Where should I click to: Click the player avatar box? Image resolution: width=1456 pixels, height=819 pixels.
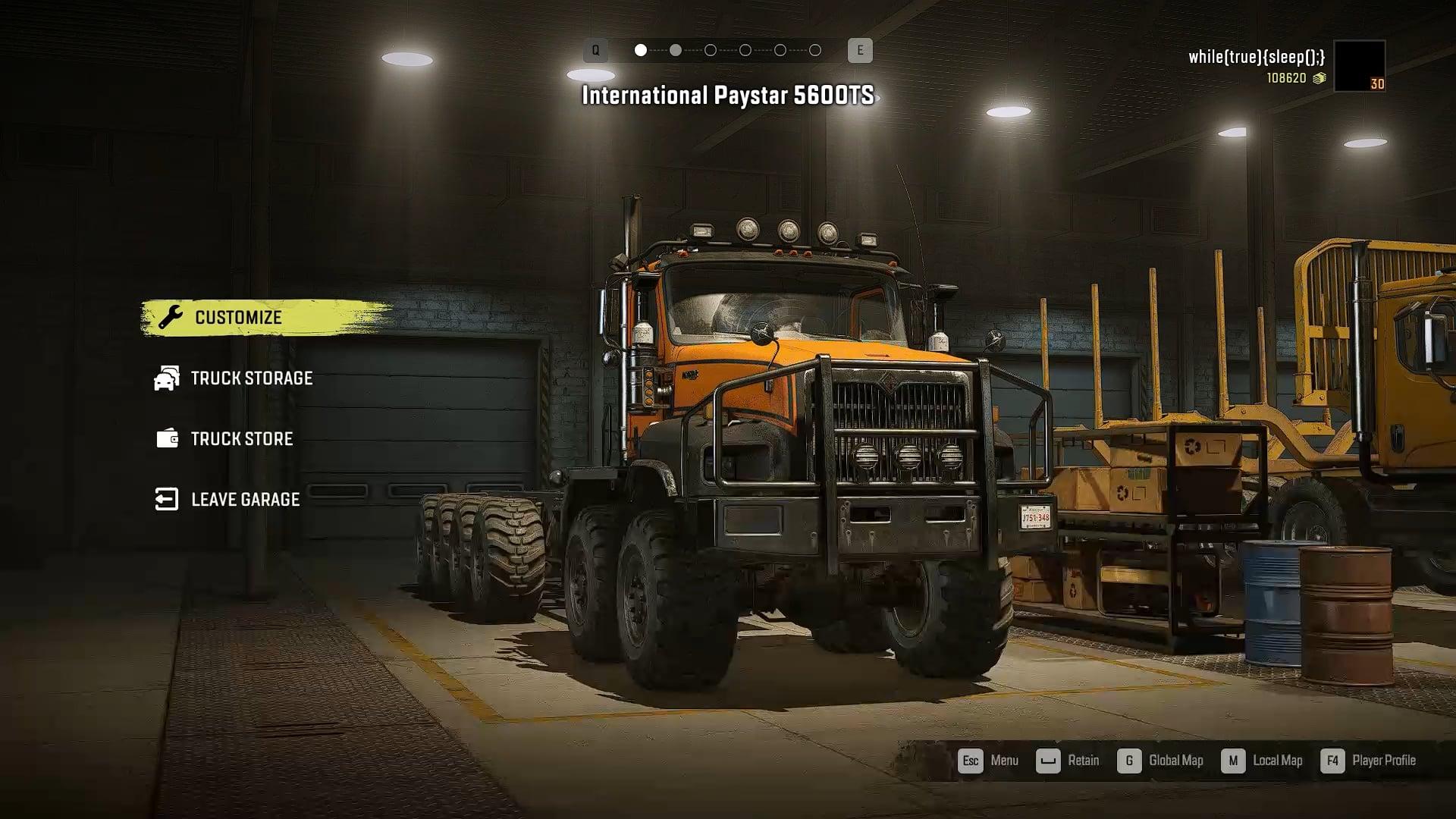pos(1359,66)
